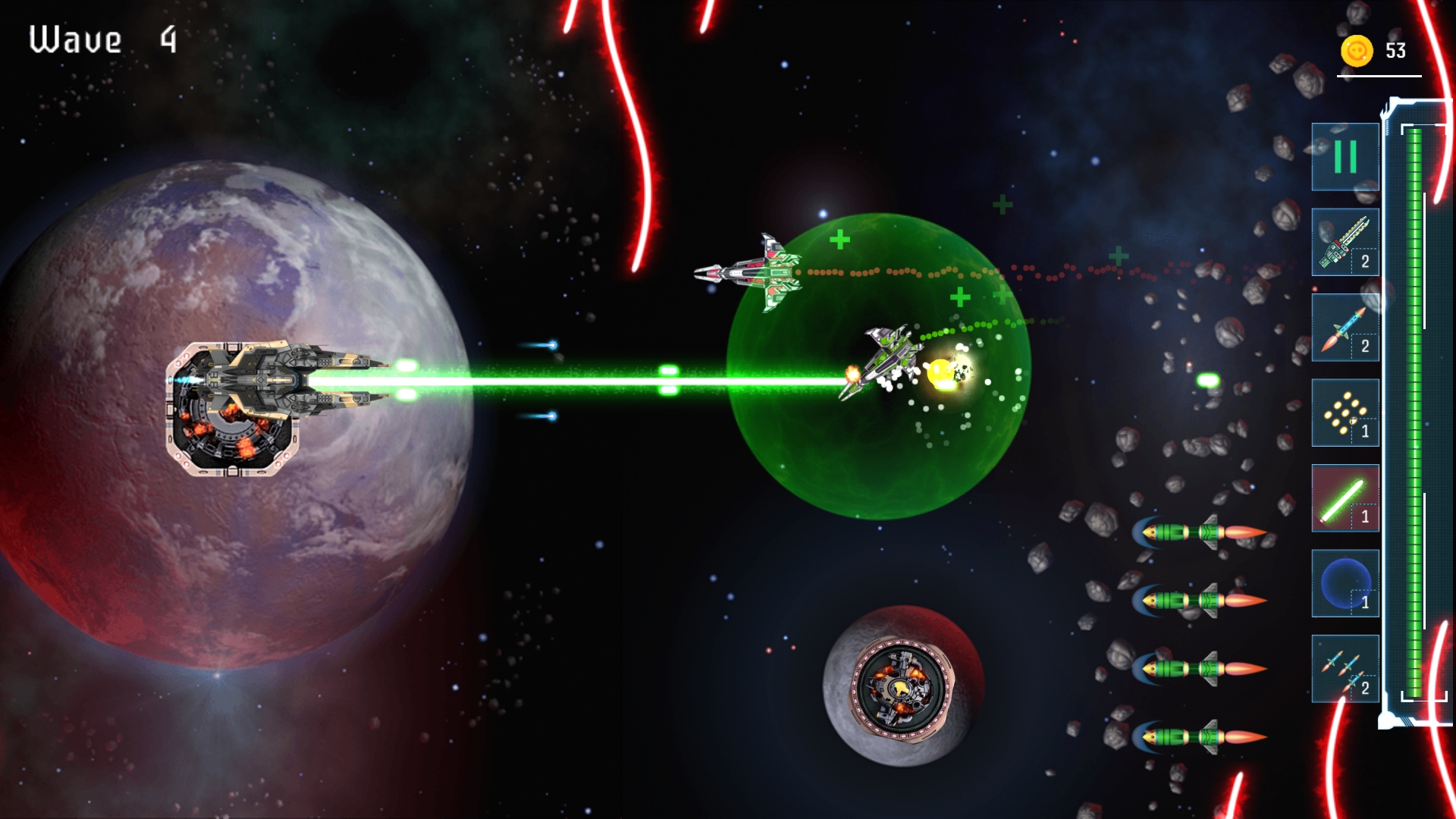This screenshot has height=819, width=1456.
Task: Activate the blue shield bubble ability
Action: (x=1345, y=584)
